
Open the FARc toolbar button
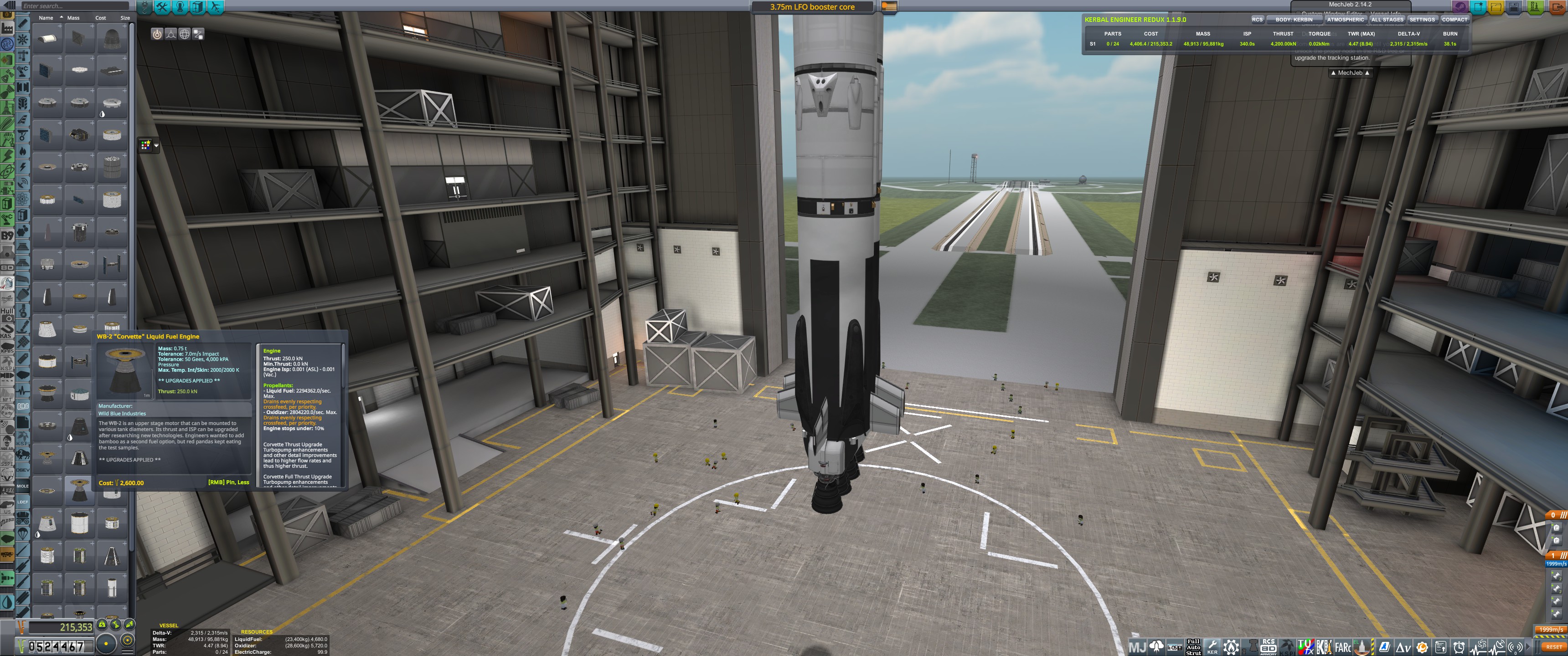[1343, 647]
